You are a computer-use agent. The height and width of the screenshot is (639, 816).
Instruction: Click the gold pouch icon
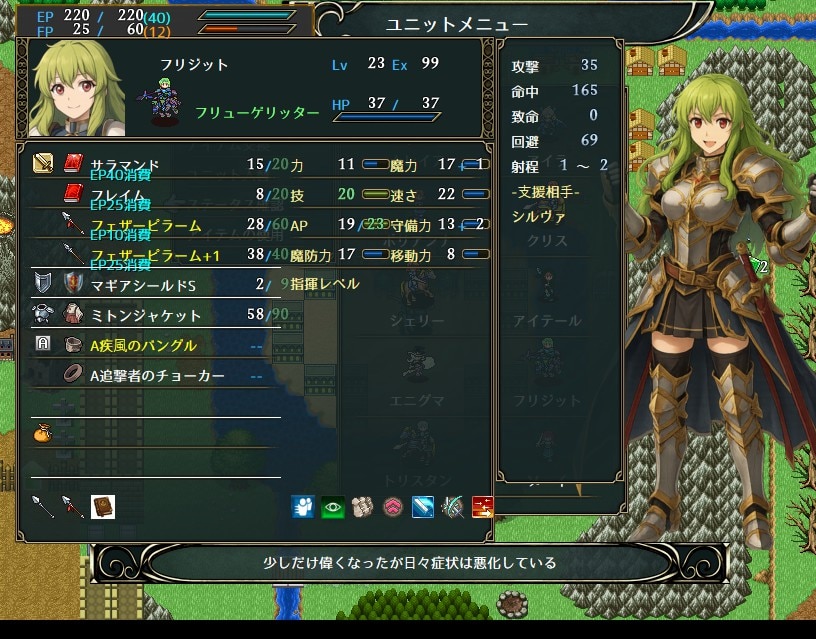tap(43, 434)
